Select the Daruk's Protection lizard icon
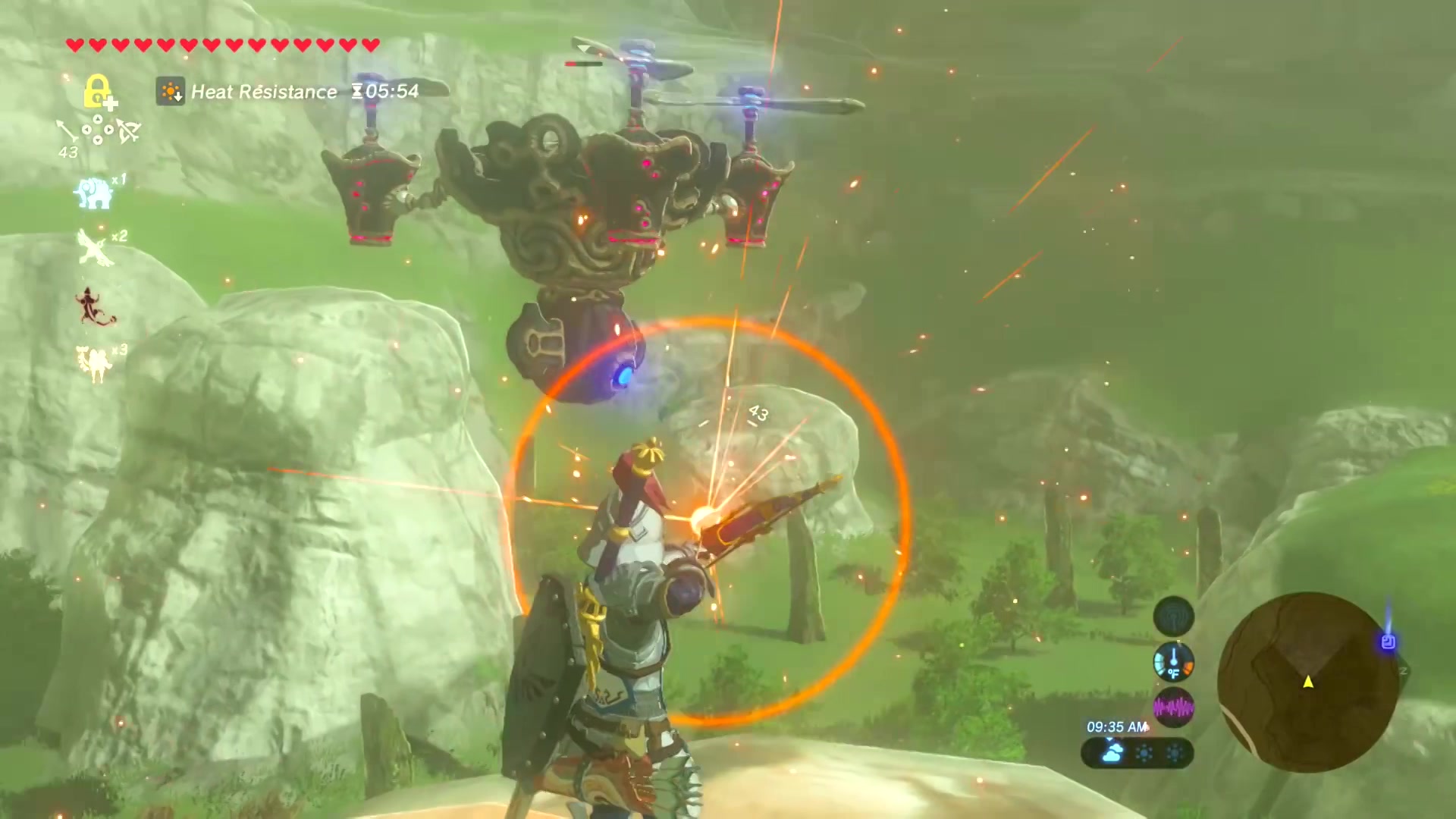This screenshot has height=819, width=1456. coord(96,307)
